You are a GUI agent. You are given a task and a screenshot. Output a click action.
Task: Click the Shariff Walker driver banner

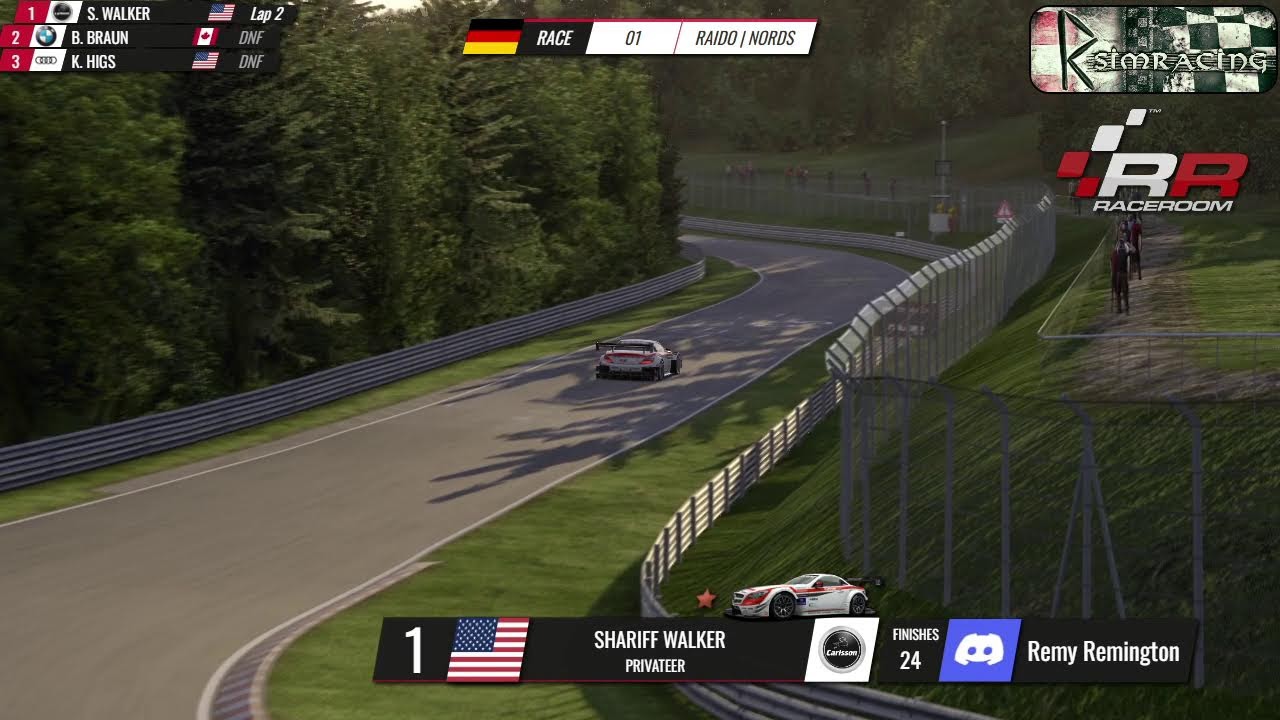[659, 650]
